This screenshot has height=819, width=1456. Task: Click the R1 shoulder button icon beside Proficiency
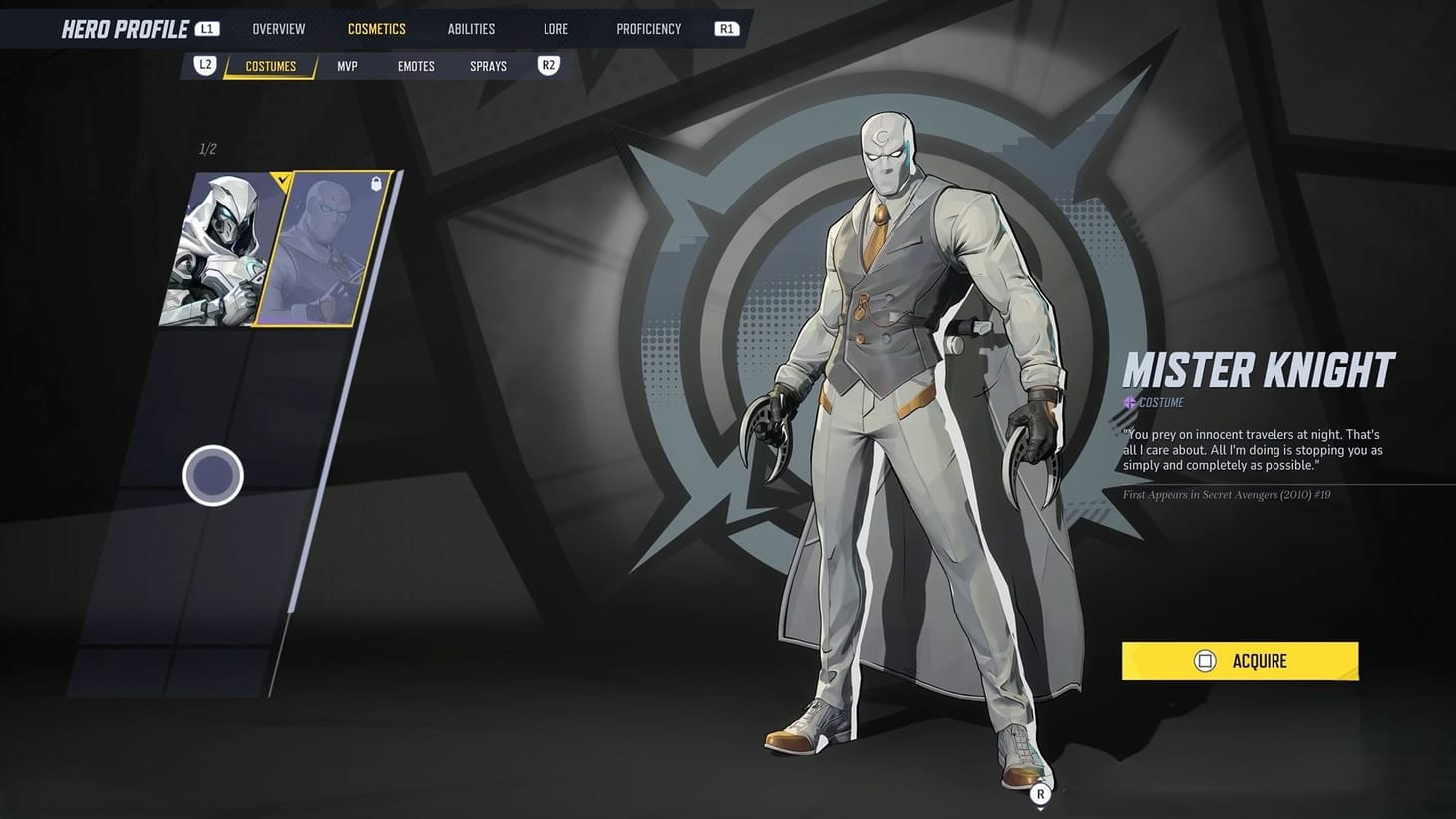[725, 28]
